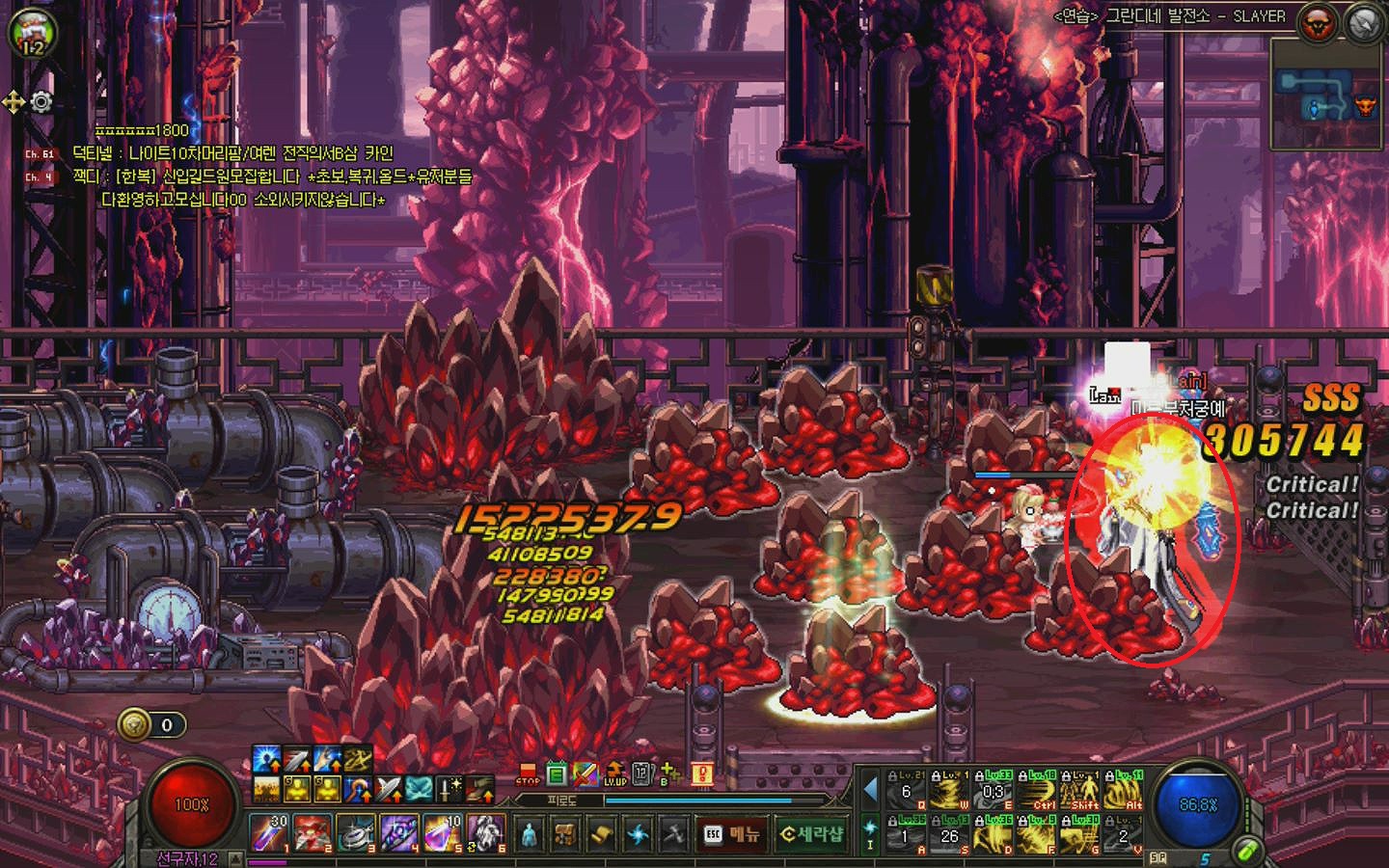This screenshot has height=868, width=1389.
Task: Click the red STOP icon
Action: pos(528,774)
